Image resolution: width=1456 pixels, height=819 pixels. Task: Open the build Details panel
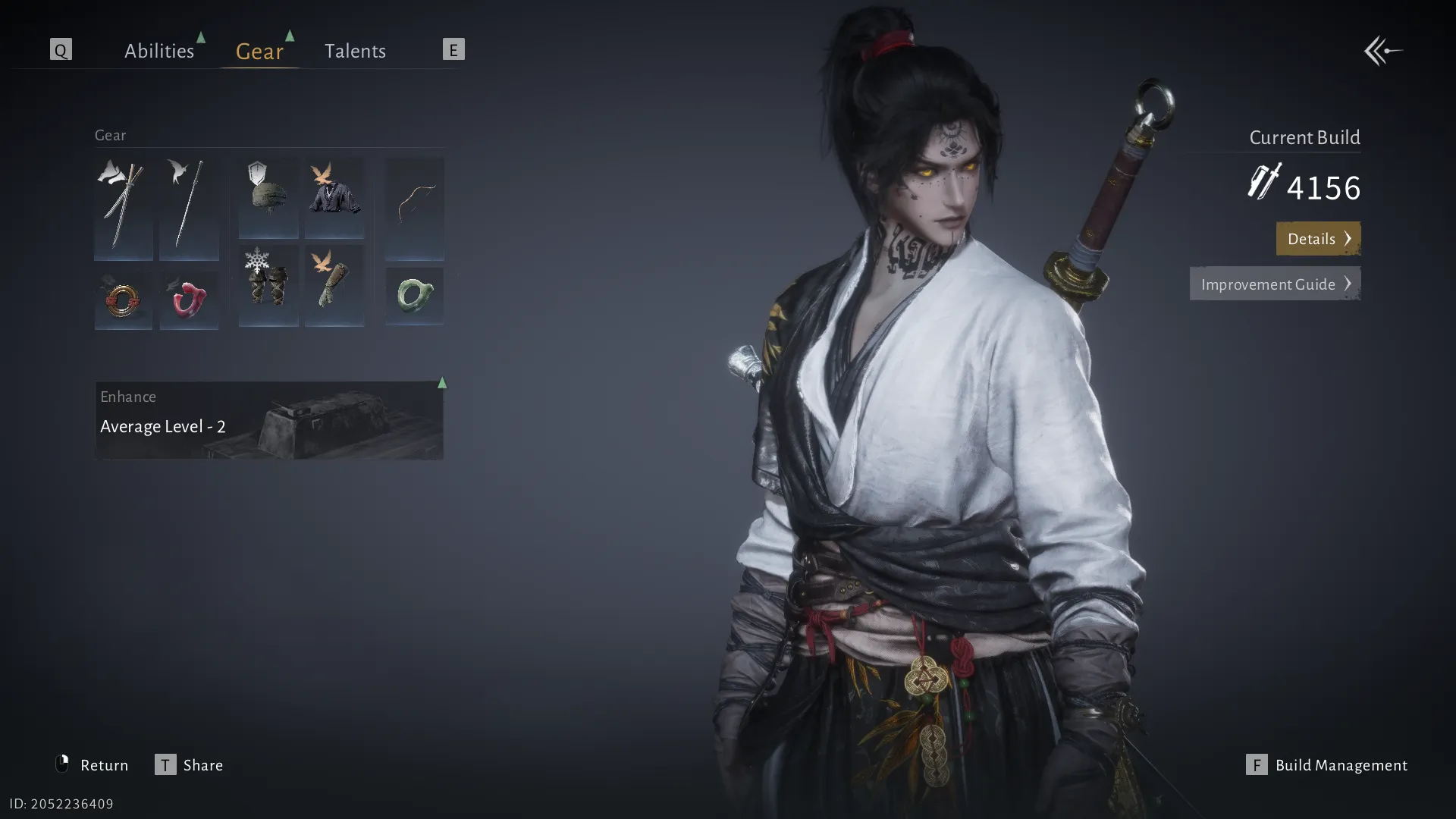click(1317, 239)
